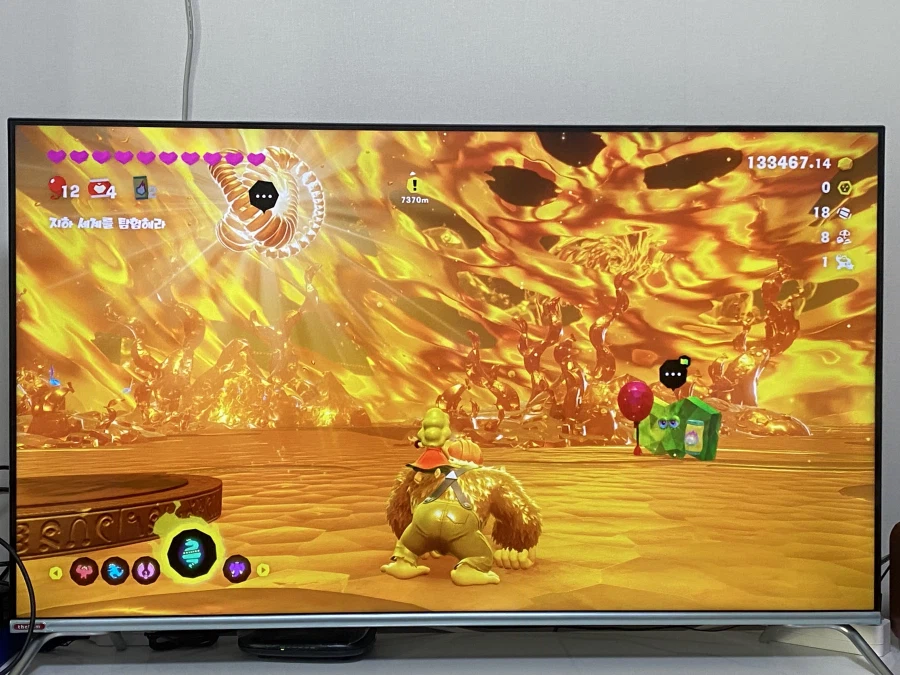Switch to the blue Zebra Bananza icon
Image resolution: width=900 pixels, height=675 pixels.
point(115,571)
